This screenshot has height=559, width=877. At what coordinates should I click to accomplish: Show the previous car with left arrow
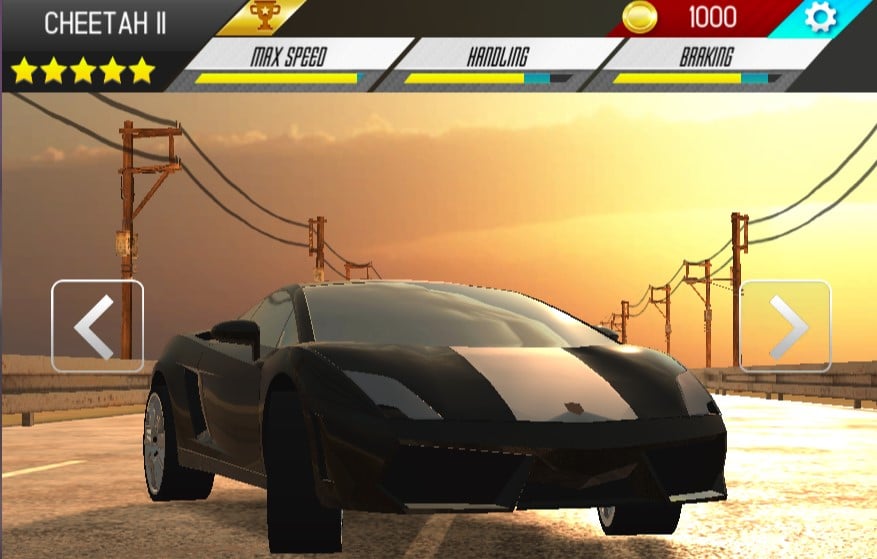click(97, 326)
